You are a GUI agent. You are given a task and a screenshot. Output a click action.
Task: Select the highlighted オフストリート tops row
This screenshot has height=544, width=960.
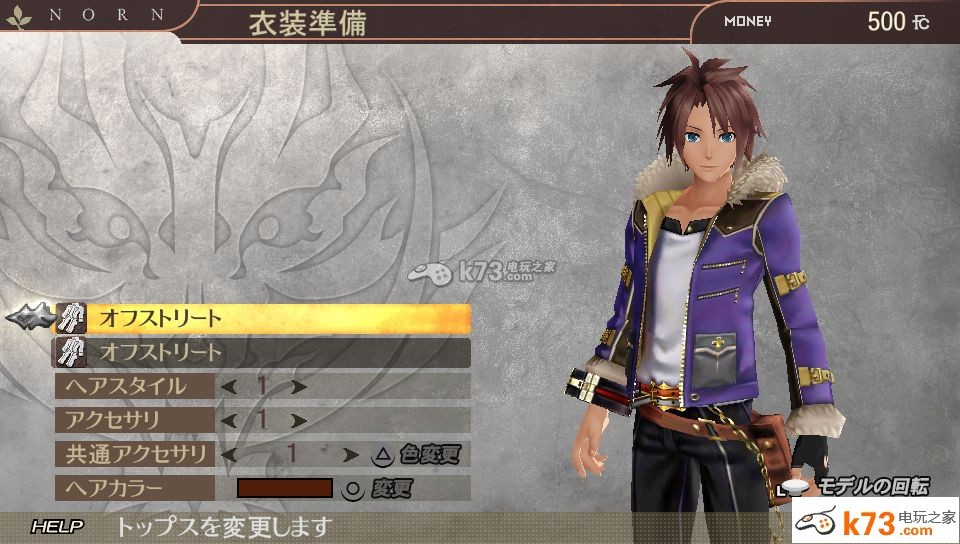260,318
